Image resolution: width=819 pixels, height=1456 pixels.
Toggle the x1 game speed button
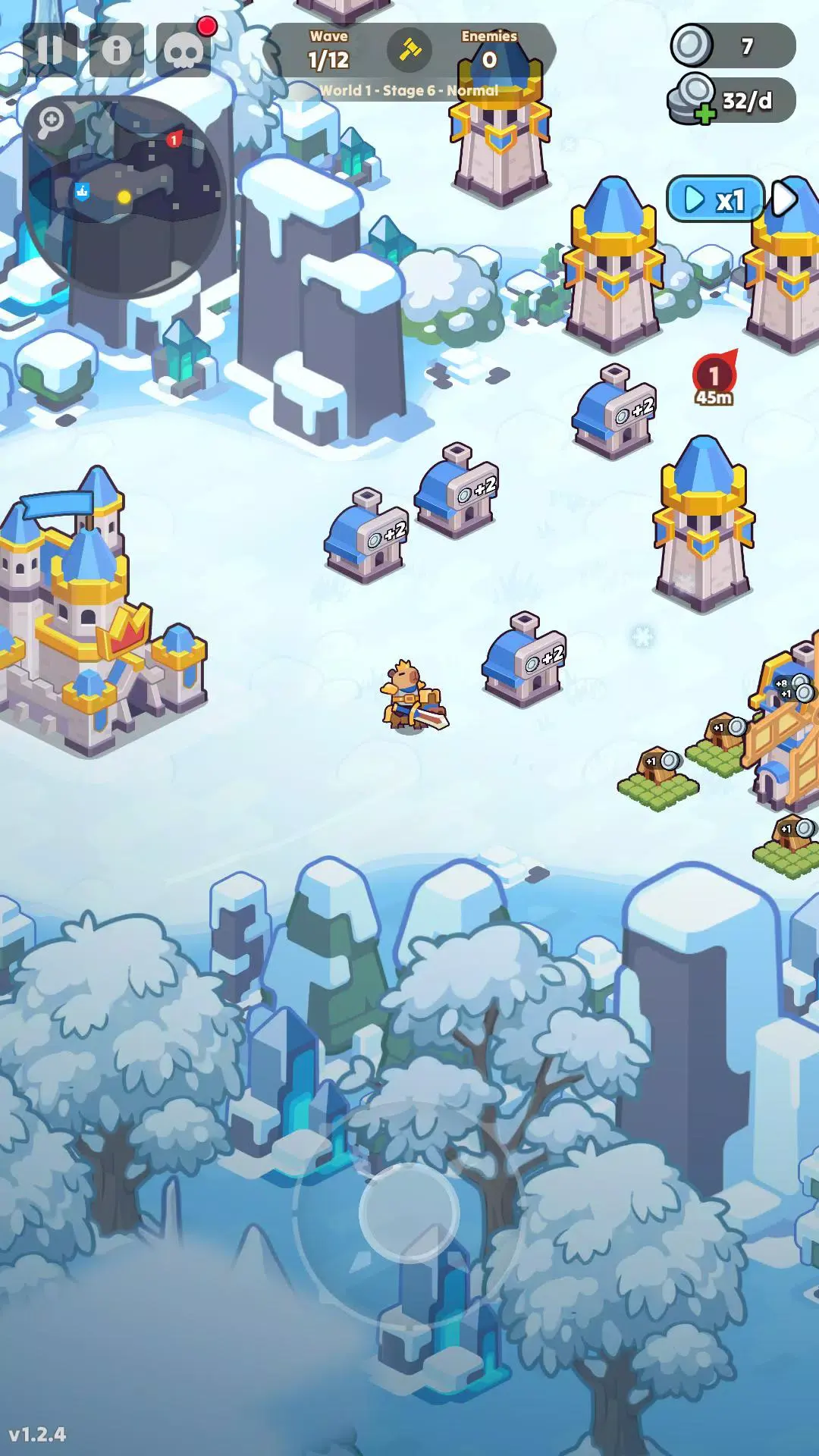point(715,199)
